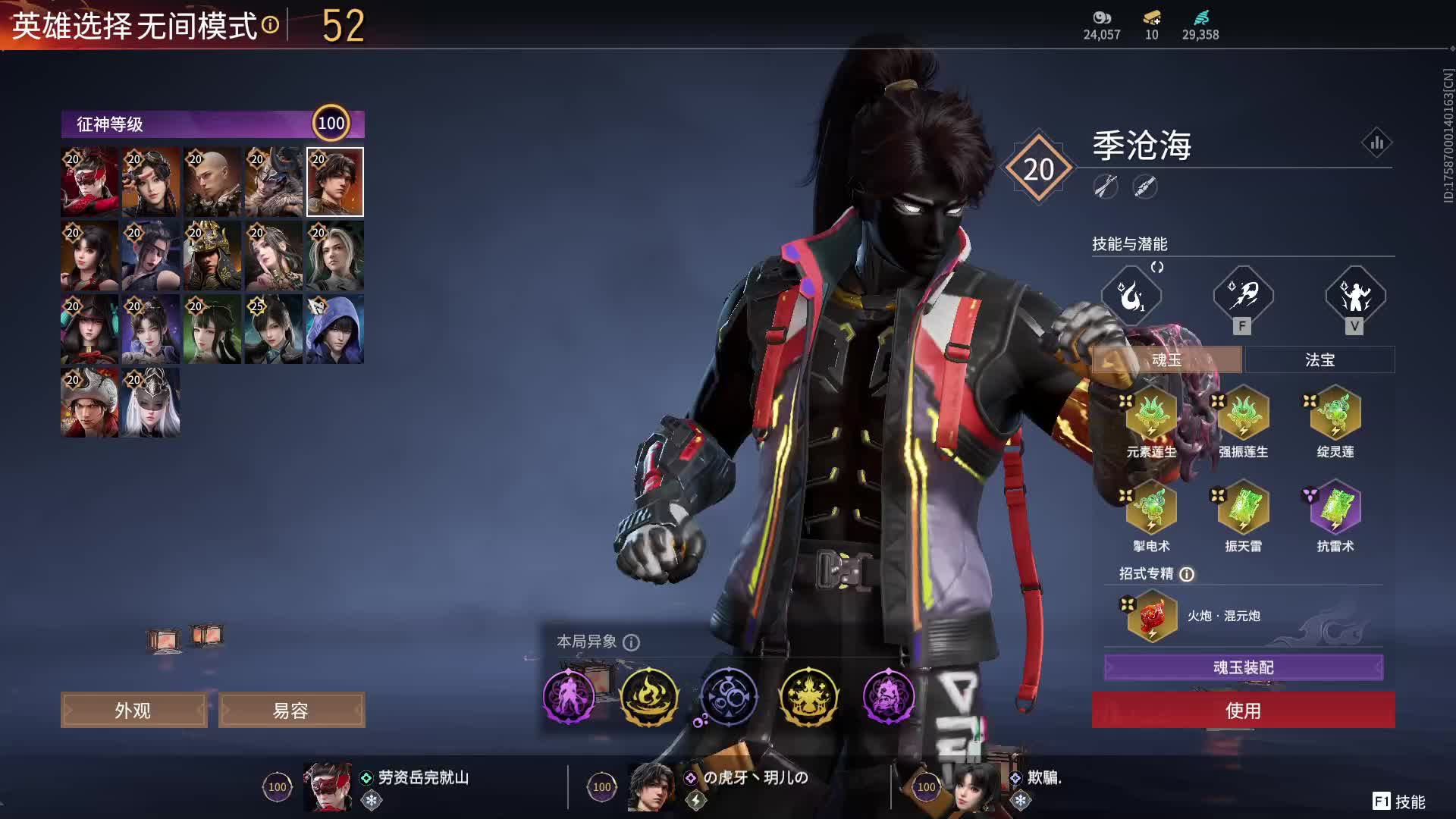
Task: Pick the purple-hooded hero portrait
Action: click(x=335, y=329)
